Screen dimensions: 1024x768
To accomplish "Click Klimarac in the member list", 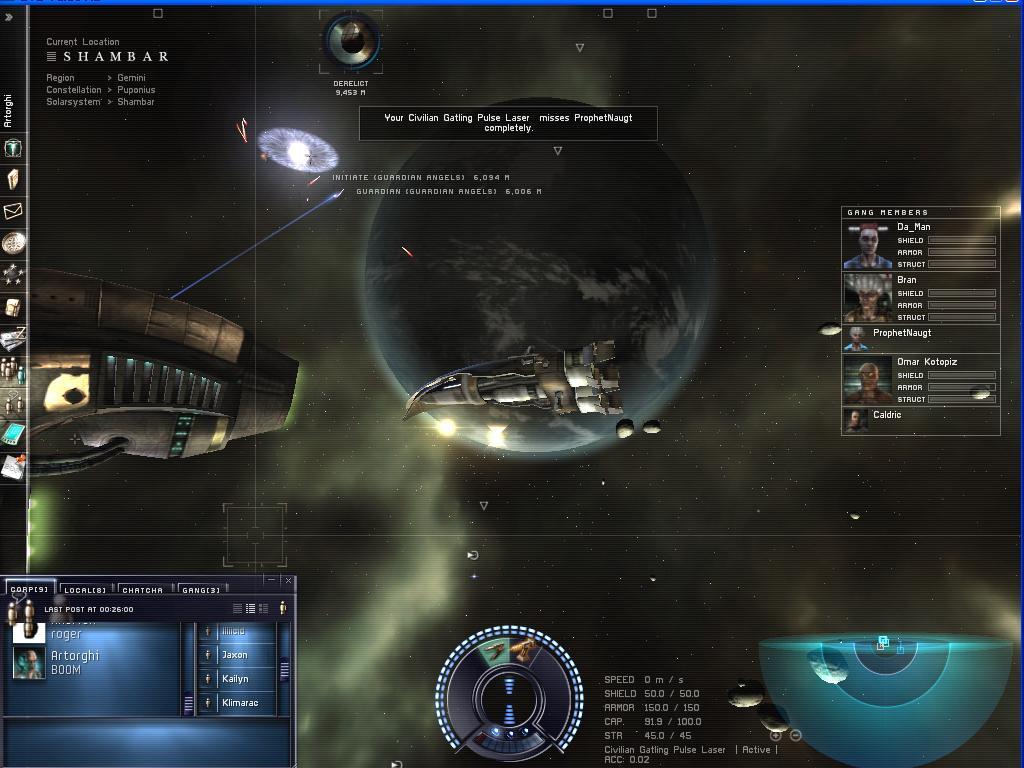I will (x=239, y=703).
